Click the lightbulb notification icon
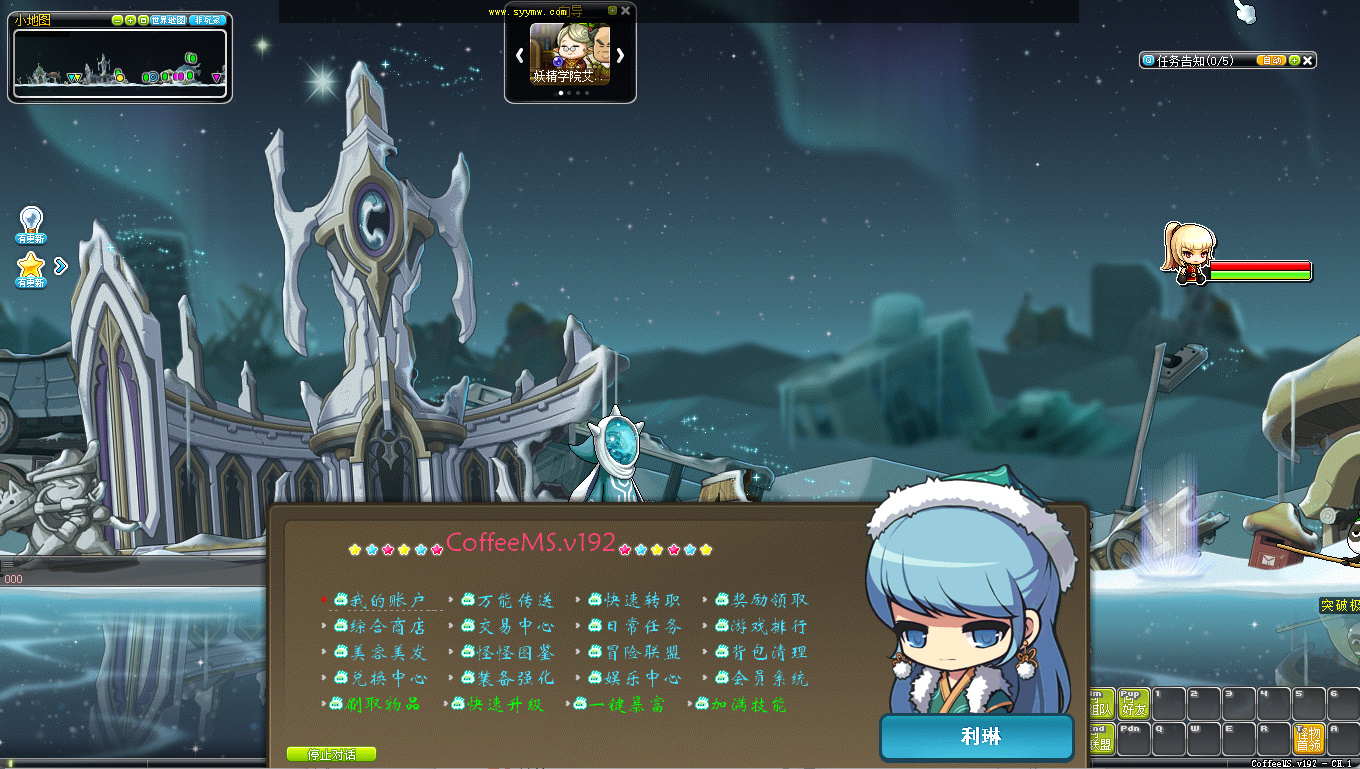Screen dimensions: 1360x769 [31, 221]
